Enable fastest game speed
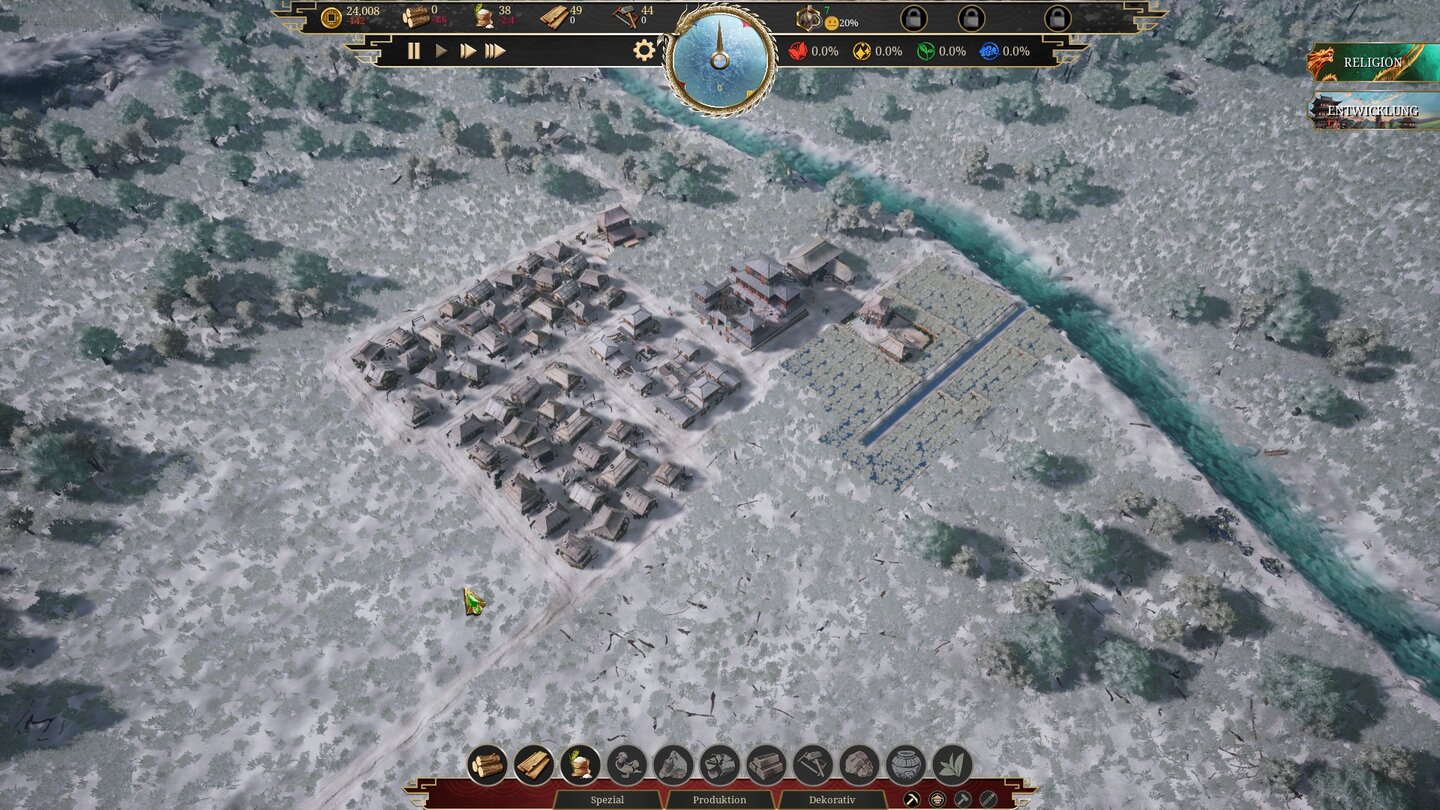Screen dimensions: 1440x810 click(496, 50)
